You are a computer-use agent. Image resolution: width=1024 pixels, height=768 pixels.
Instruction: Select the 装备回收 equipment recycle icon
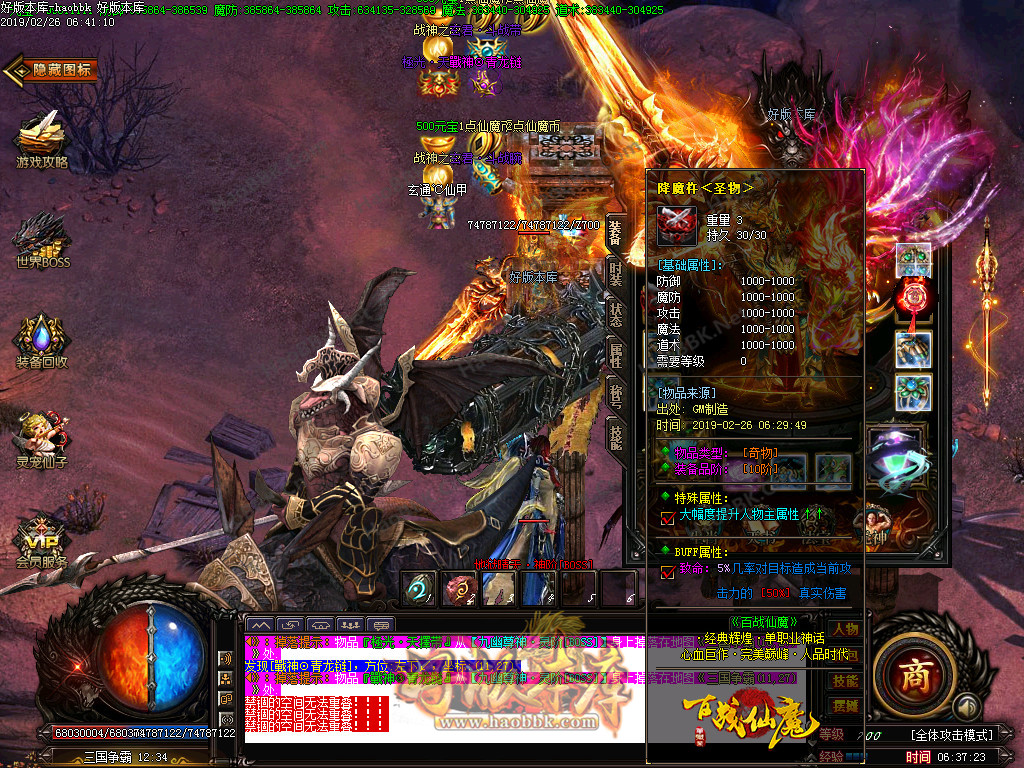click(40, 342)
